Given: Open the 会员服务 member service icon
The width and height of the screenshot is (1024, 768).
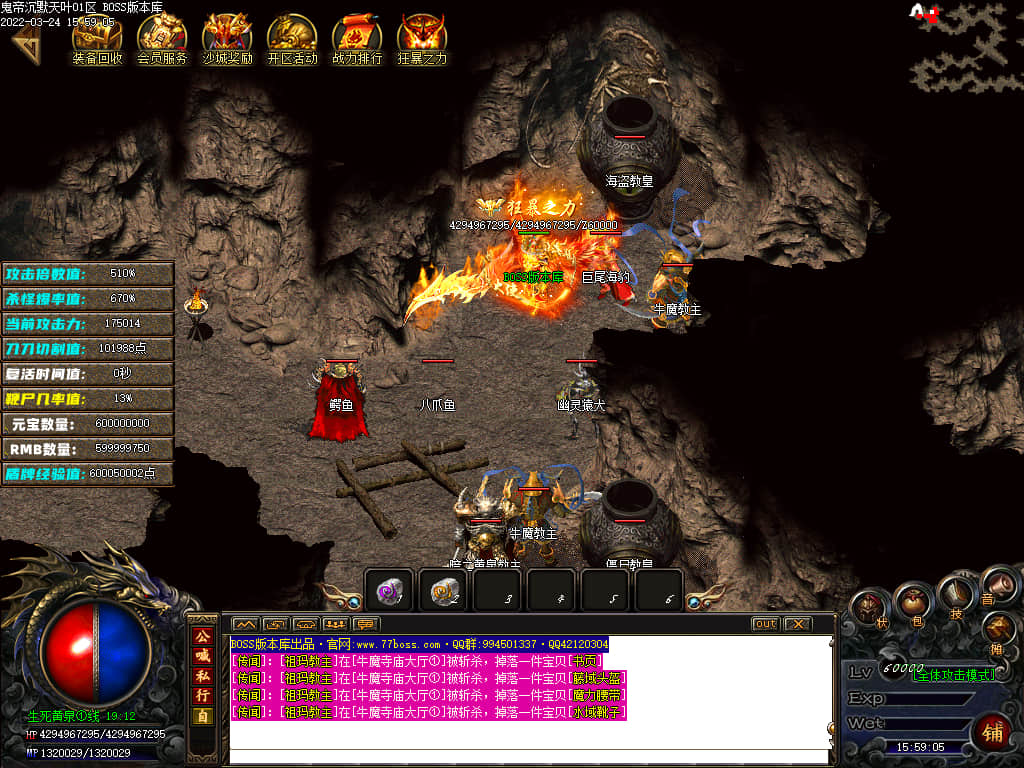Looking at the screenshot, I should pos(162,37).
